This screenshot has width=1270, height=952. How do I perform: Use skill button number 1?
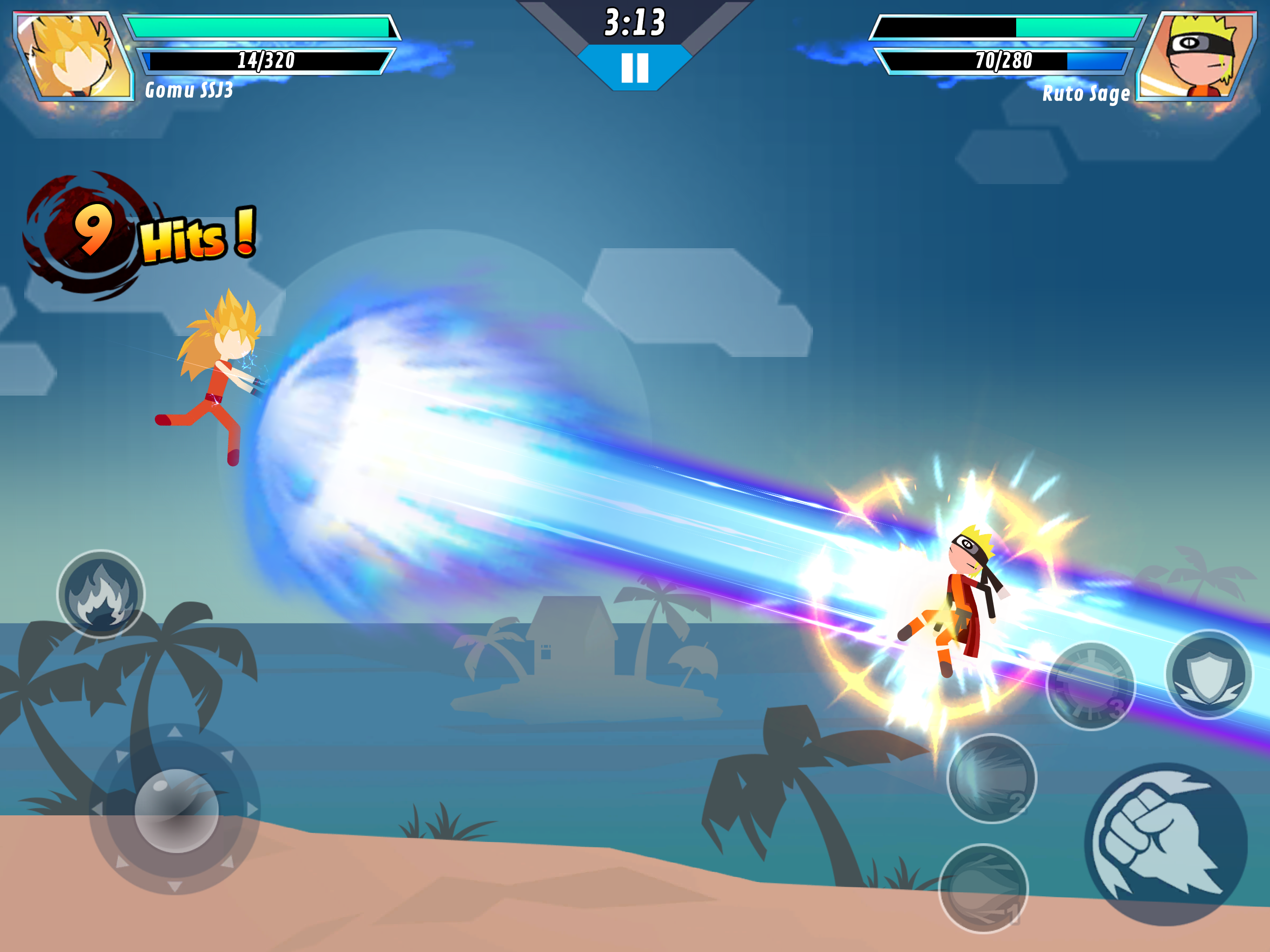pos(983,888)
